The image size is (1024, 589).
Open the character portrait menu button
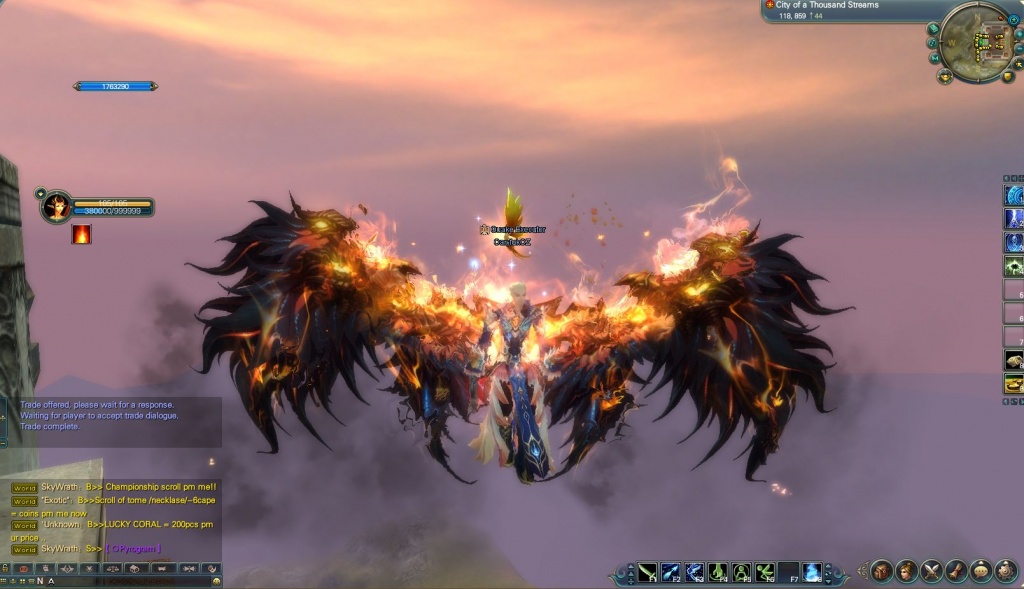[x=907, y=571]
